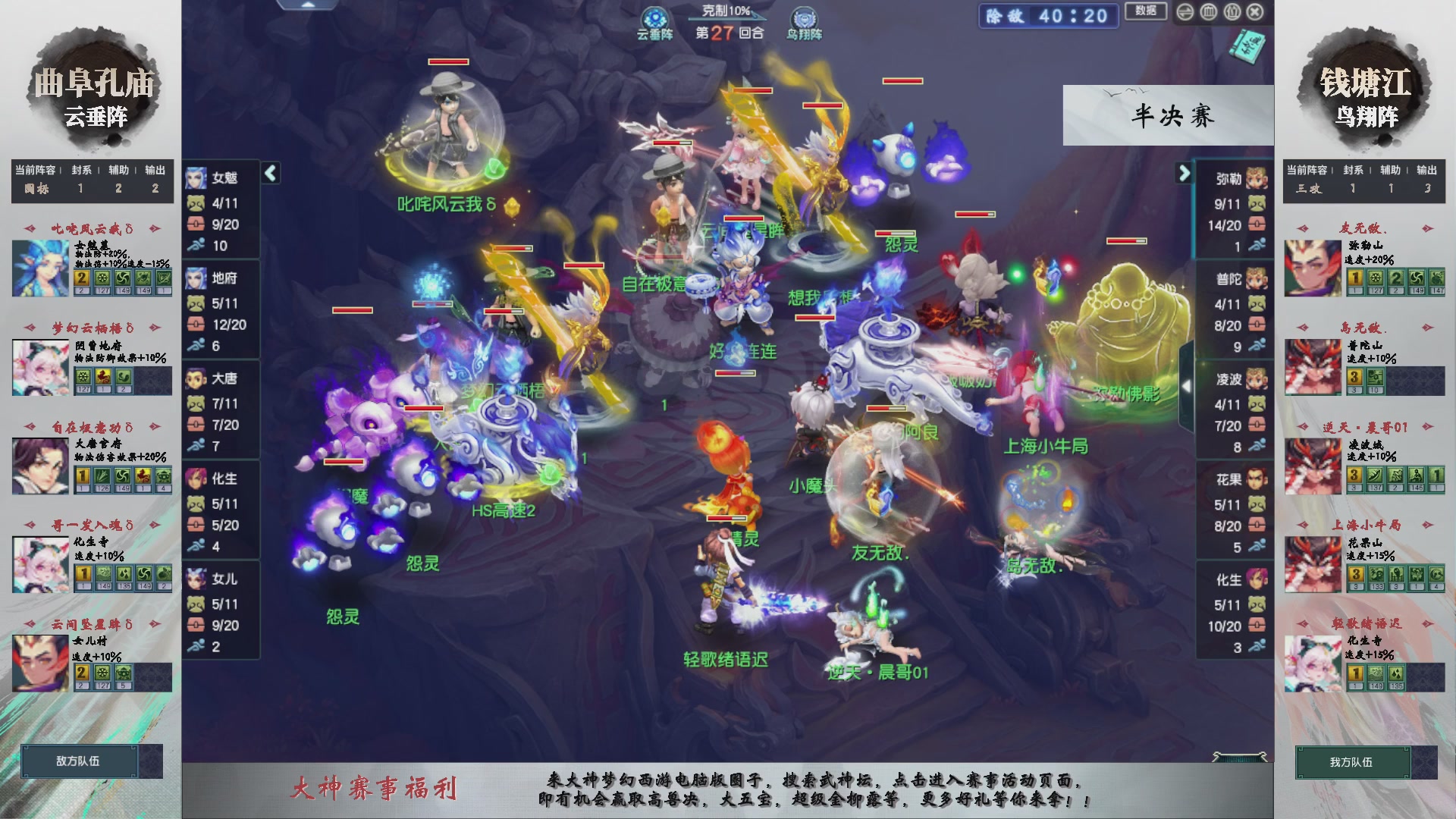Screen dimensions: 1456x819
Task: Select the 花果 unit icon in right roster
Action: (1256, 481)
